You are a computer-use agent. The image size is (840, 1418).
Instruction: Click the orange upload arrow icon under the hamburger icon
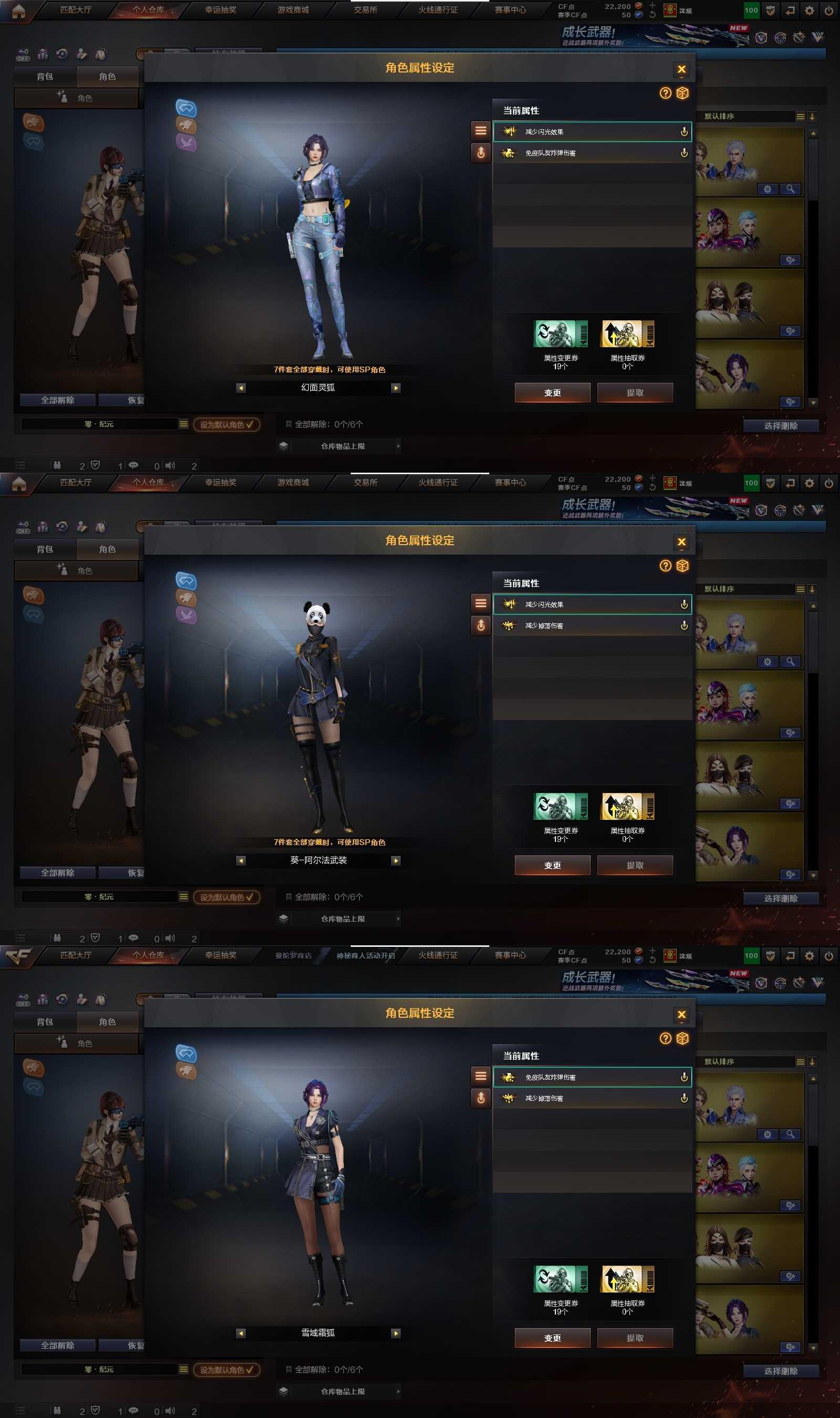[x=480, y=153]
